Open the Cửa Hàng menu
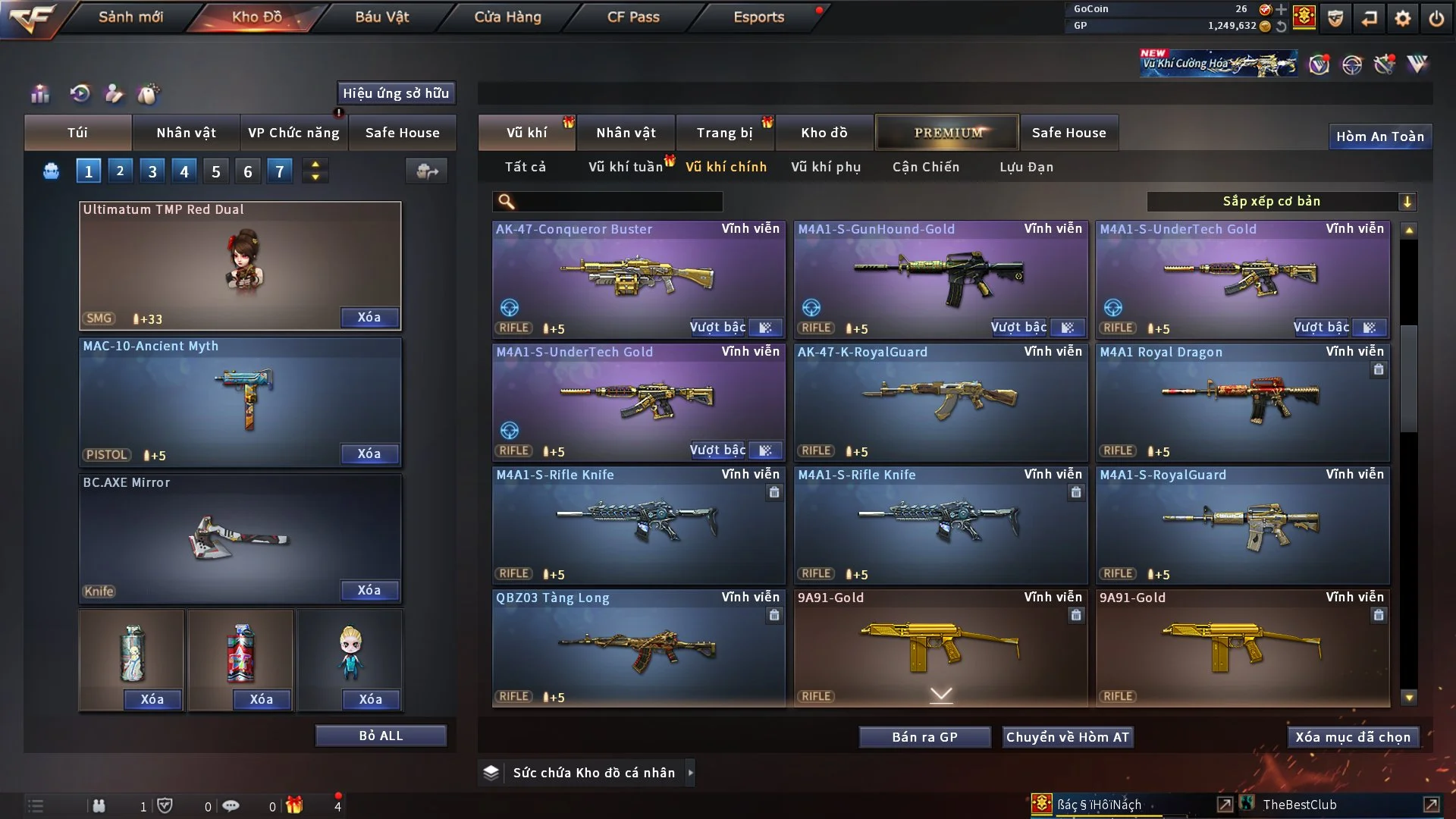 point(507,16)
